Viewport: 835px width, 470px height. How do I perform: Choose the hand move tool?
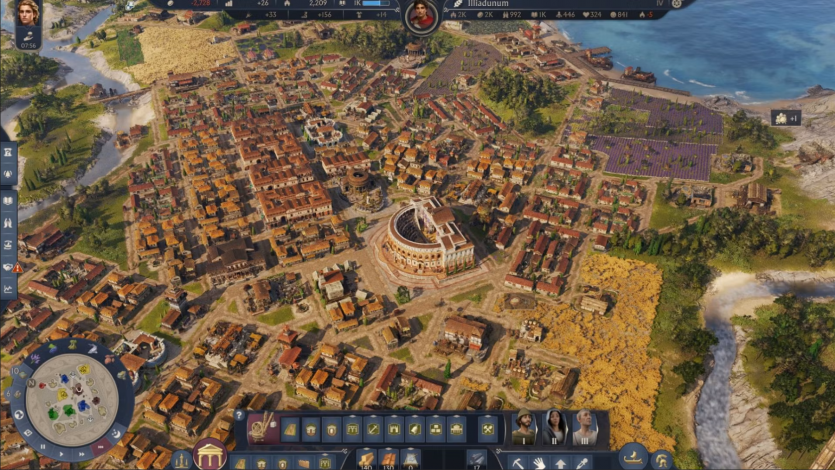538,462
